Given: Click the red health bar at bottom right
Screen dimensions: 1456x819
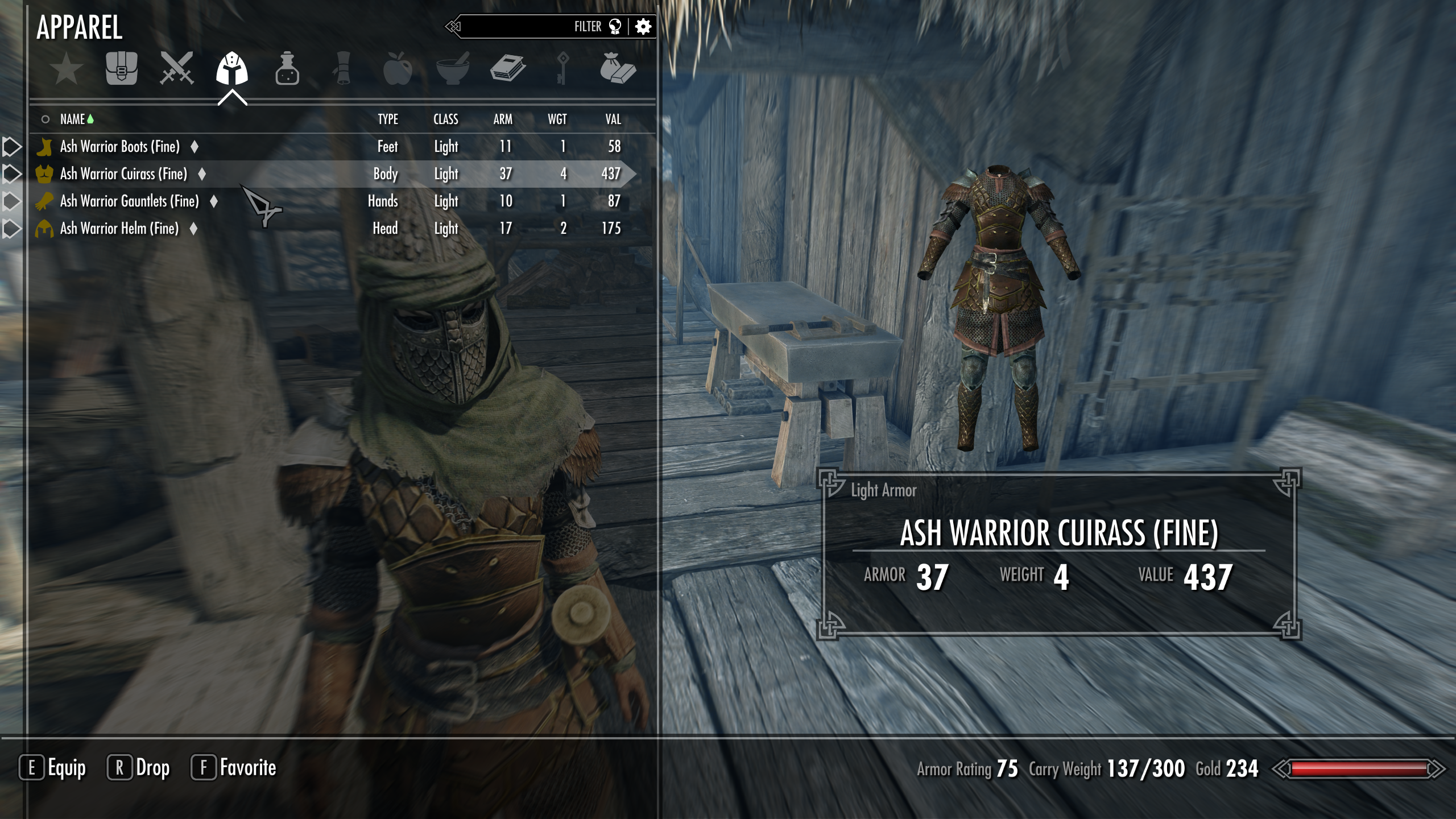Looking at the screenshot, I should click(x=1356, y=768).
